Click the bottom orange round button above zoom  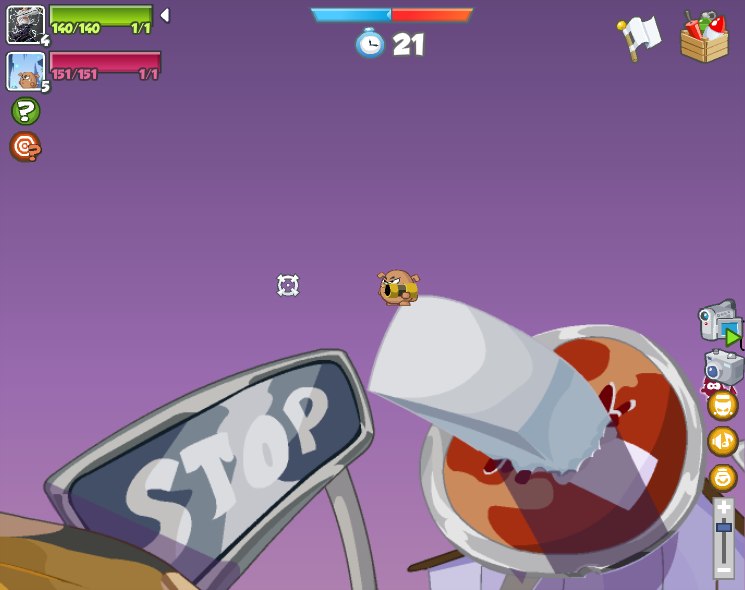(722, 477)
